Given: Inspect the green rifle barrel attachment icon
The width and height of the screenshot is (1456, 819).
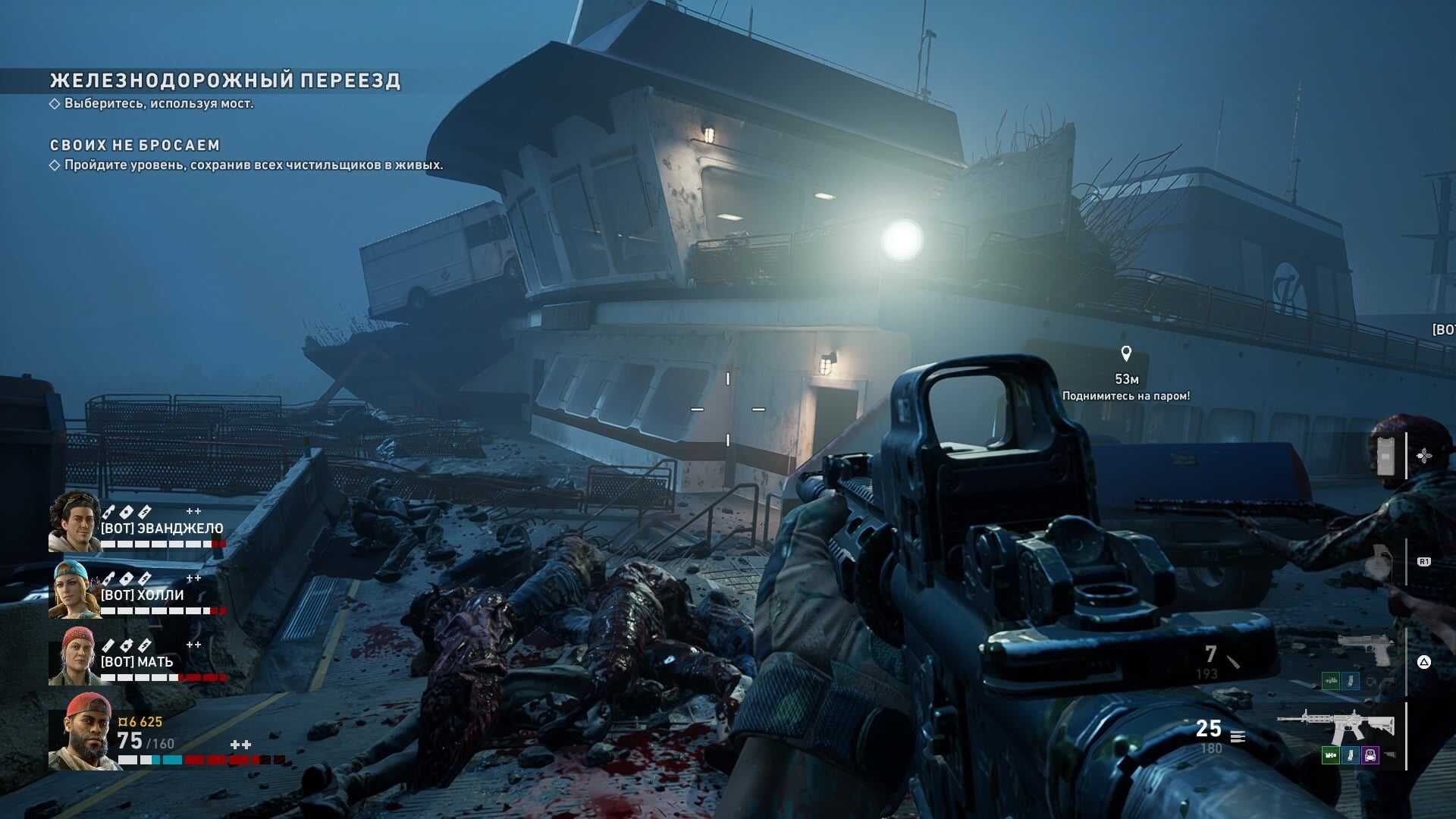Looking at the screenshot, I should coord(1331,755).
